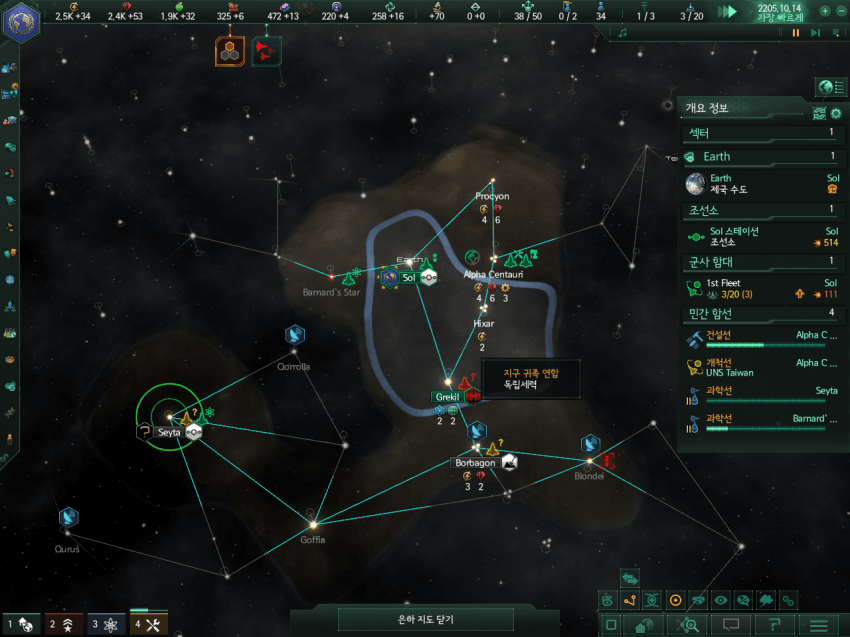The image size is (850, 637).
Task: Open the red hostile fleets alert
Action: click(x=266, y=50)
